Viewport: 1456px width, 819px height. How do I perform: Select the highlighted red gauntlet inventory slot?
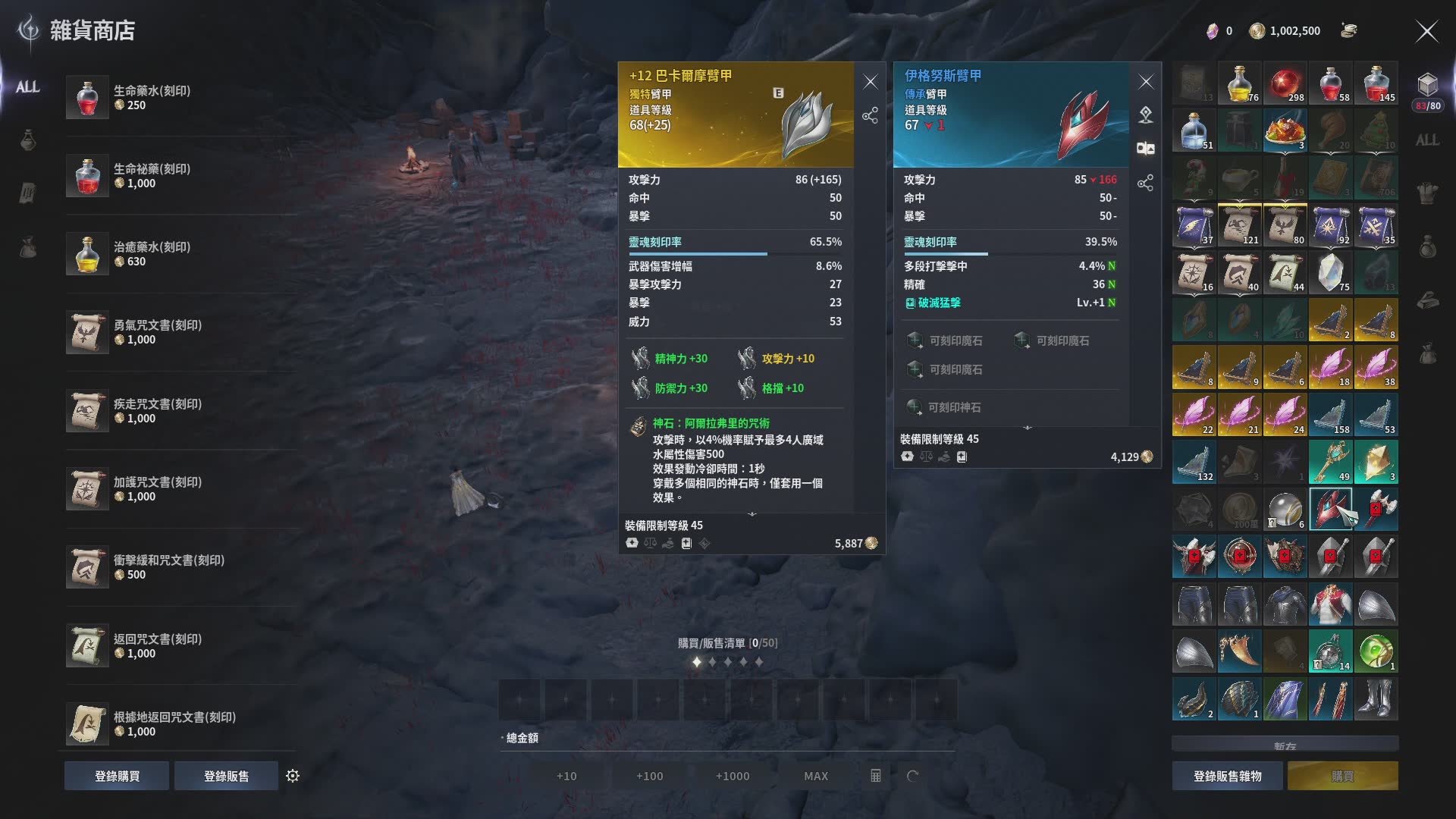click(x=1330, y=509)
